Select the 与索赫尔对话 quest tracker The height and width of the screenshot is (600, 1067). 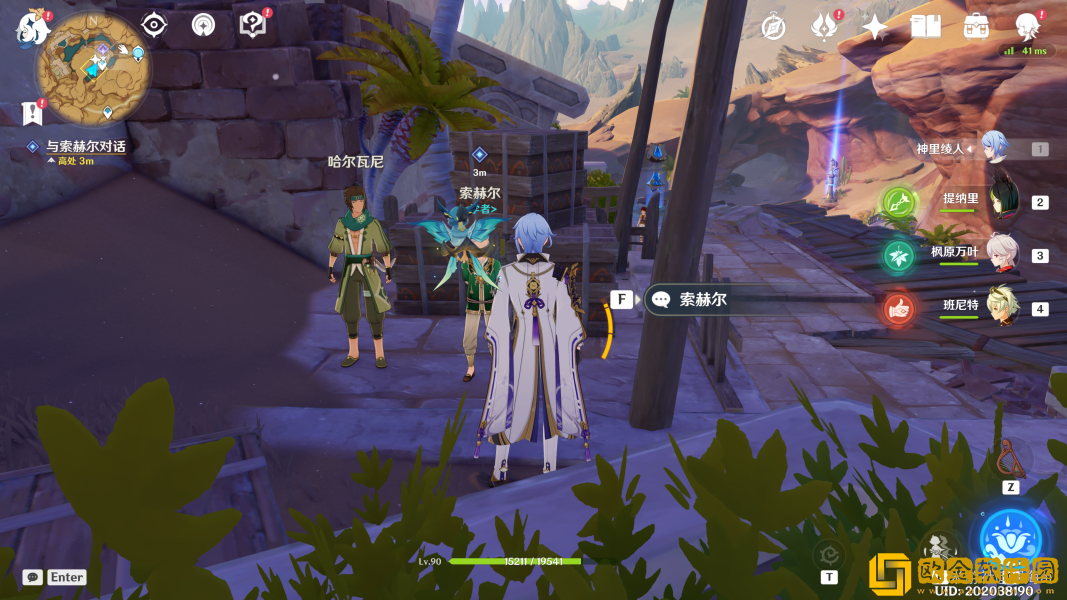85,147
